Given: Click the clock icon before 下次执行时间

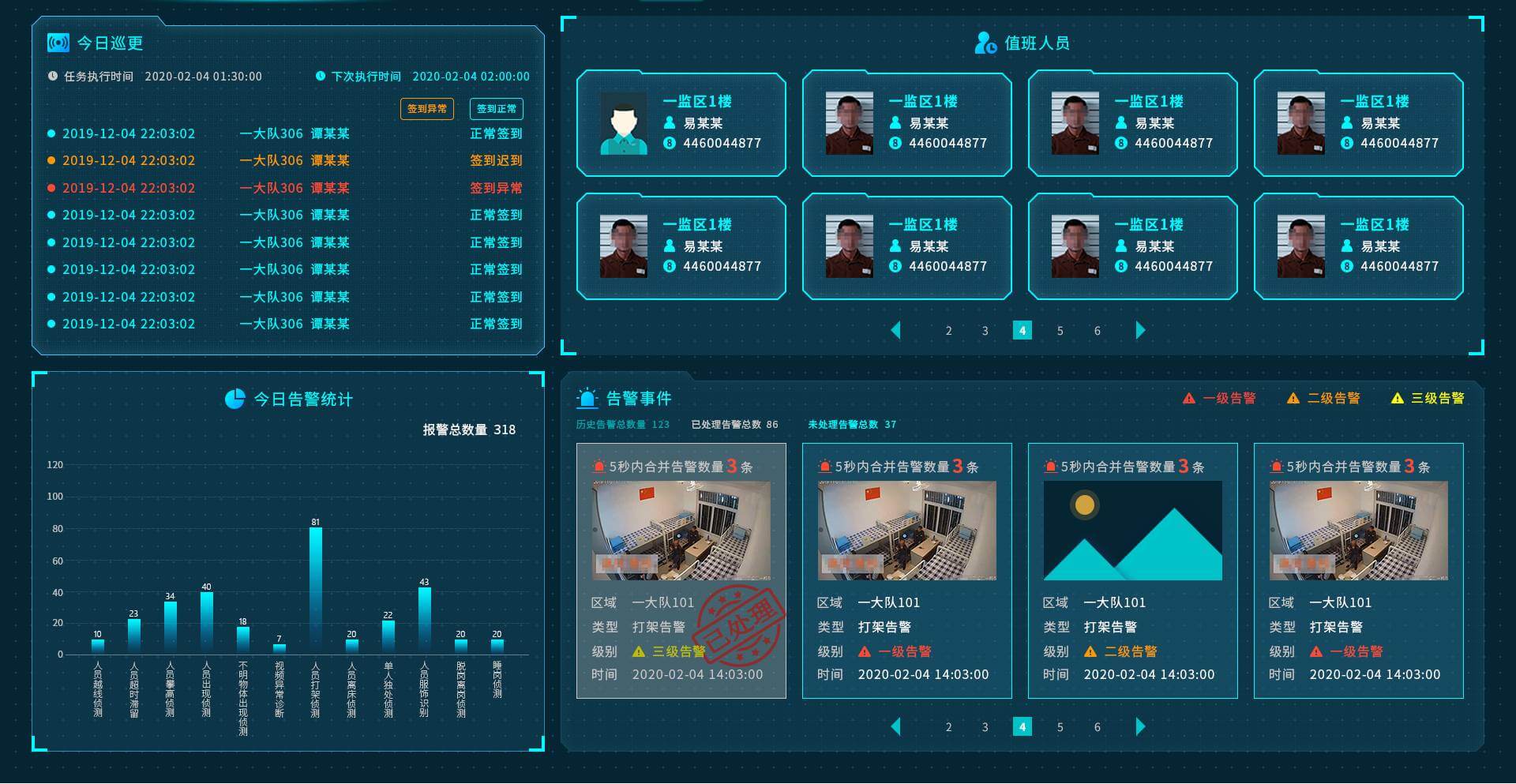Looking at the screenshot, I should pyautogui.click(x=319, y=77).
